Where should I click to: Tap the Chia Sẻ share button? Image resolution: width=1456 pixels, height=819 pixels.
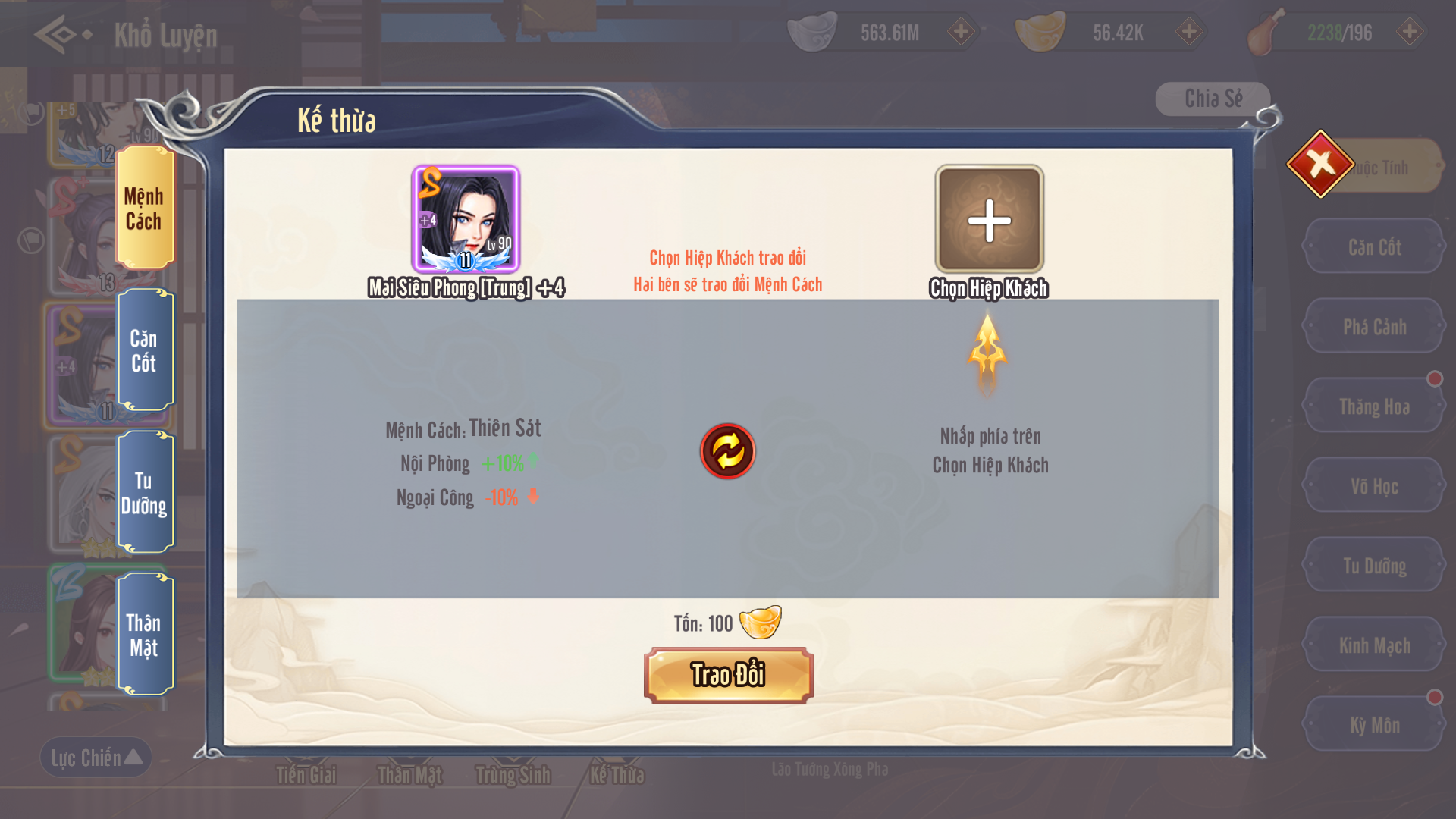click(x=1213, y=99)
